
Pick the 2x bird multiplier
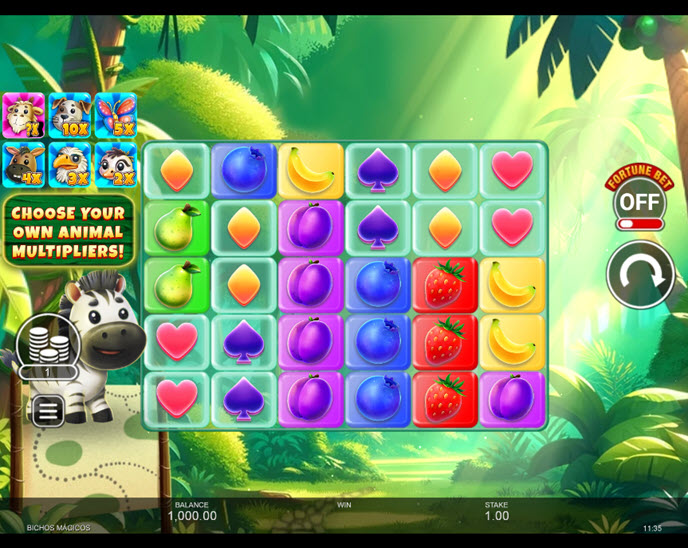(116, 164)
